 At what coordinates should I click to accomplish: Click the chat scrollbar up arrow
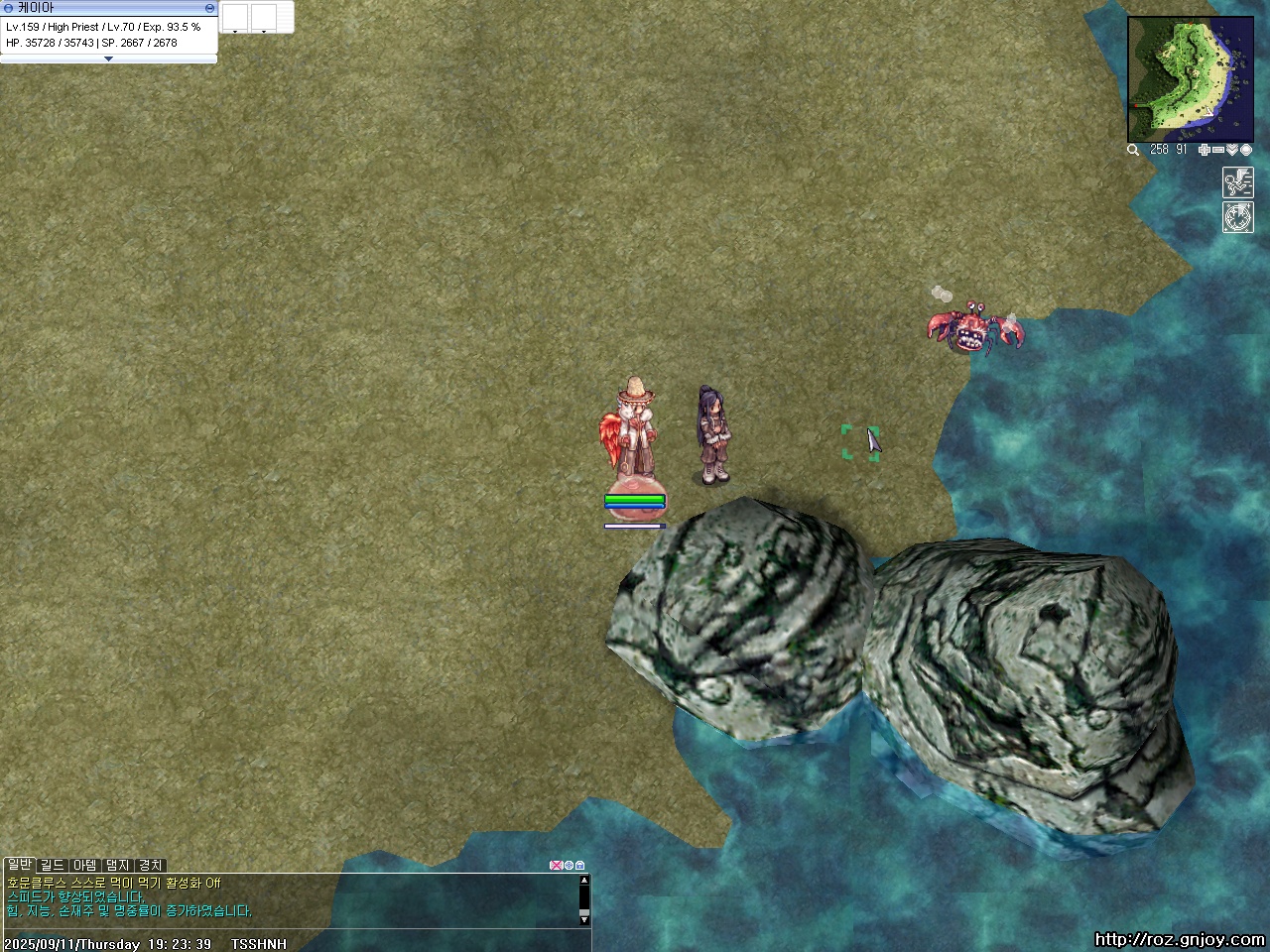584,880
